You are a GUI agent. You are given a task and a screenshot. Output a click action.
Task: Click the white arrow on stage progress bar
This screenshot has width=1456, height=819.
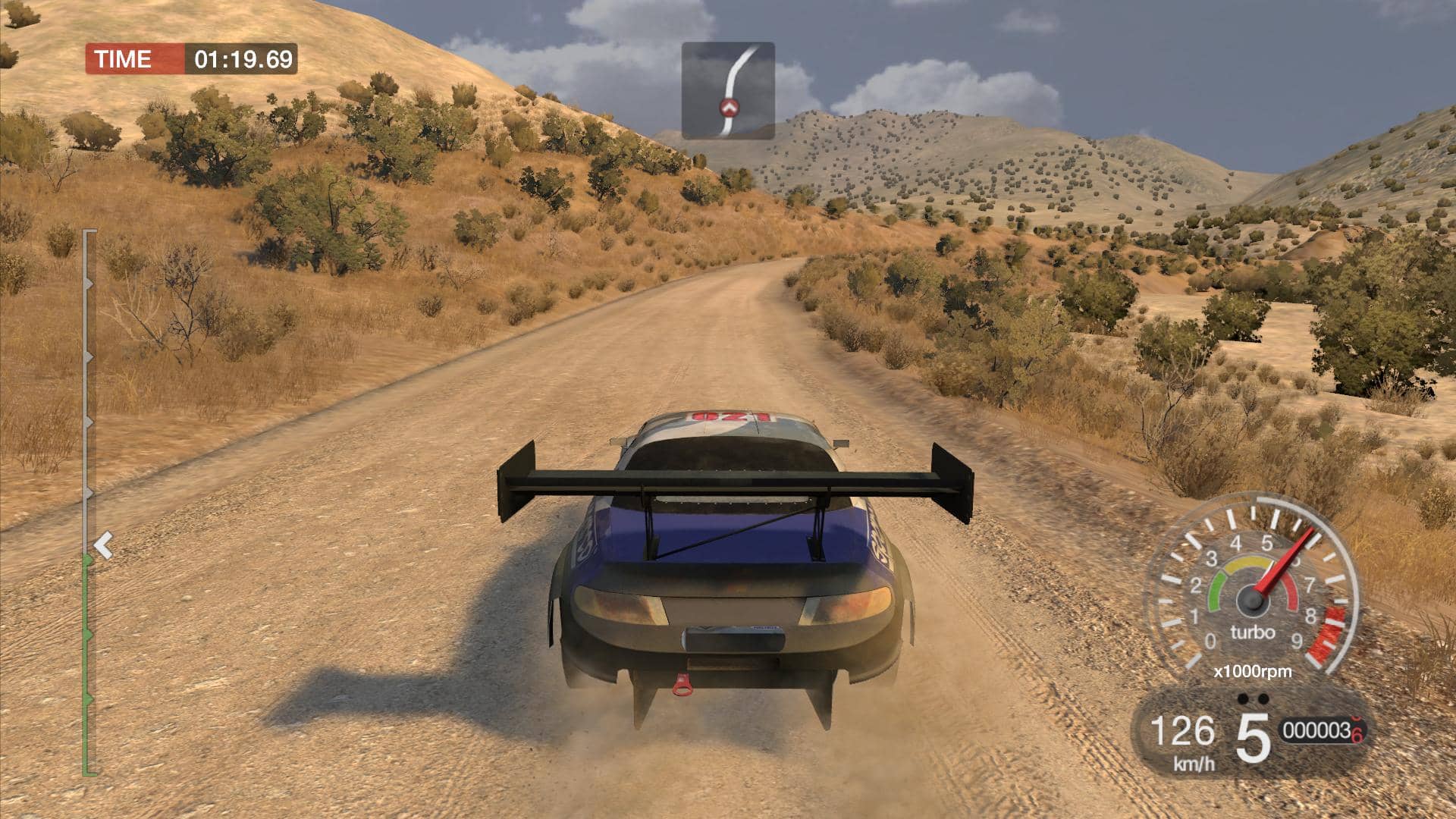[104, 544]
